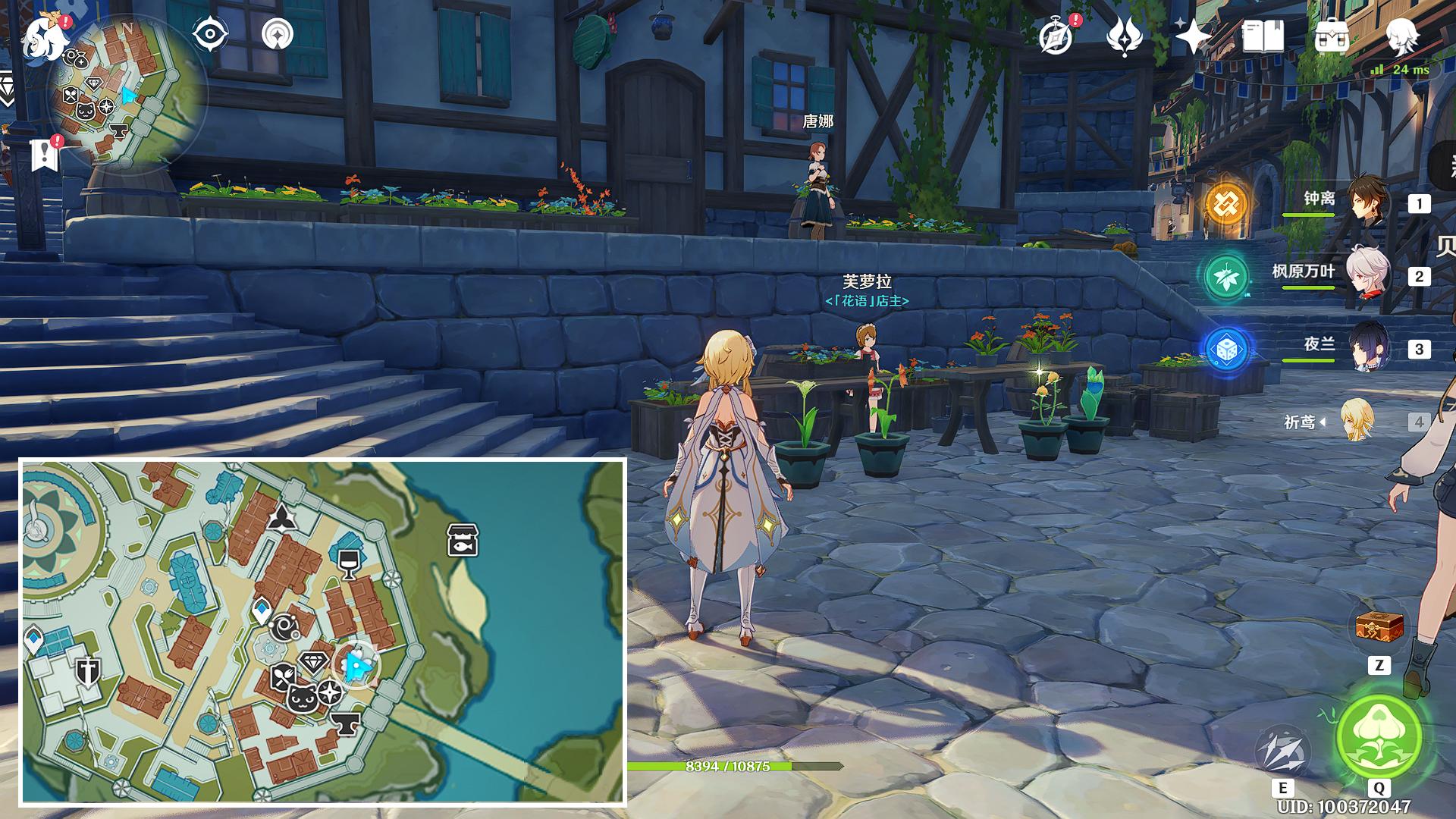Viewport: 1456px width, 819px height.
Task: Open the four-pointed star Wish icon
Action: 1192,36
